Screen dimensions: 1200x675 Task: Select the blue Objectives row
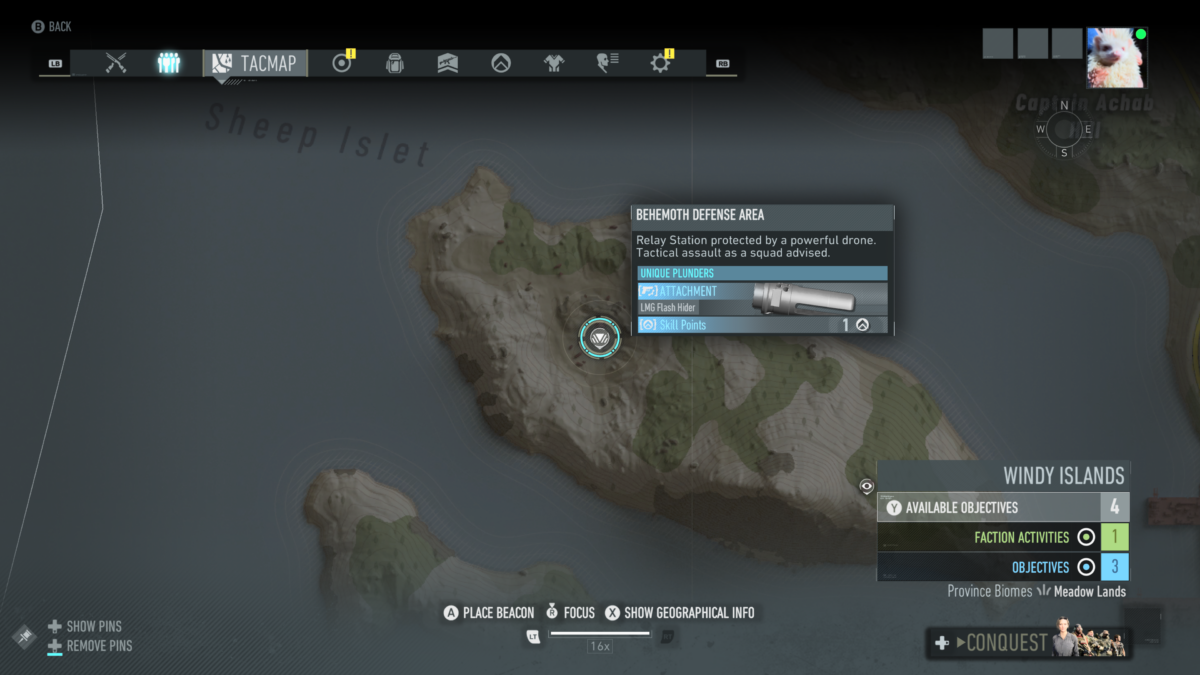[1003, 567]
